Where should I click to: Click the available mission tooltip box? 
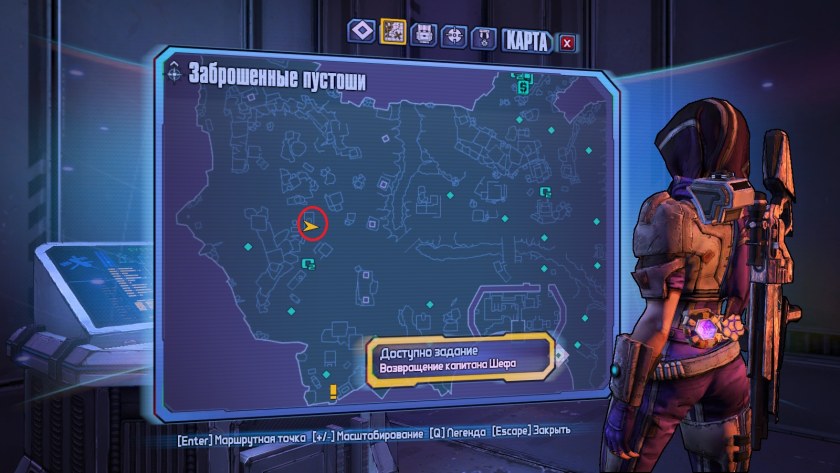[460, 359]
